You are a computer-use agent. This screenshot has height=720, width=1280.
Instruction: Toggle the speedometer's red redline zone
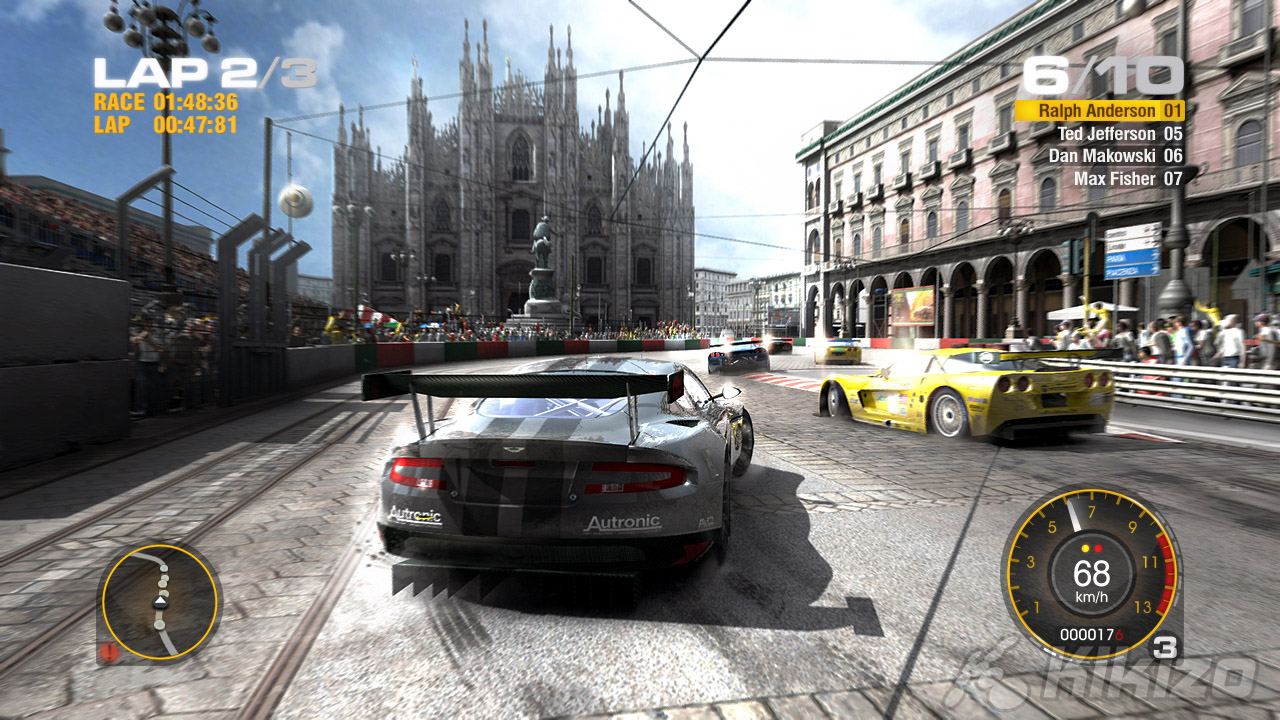point(1165,575)
